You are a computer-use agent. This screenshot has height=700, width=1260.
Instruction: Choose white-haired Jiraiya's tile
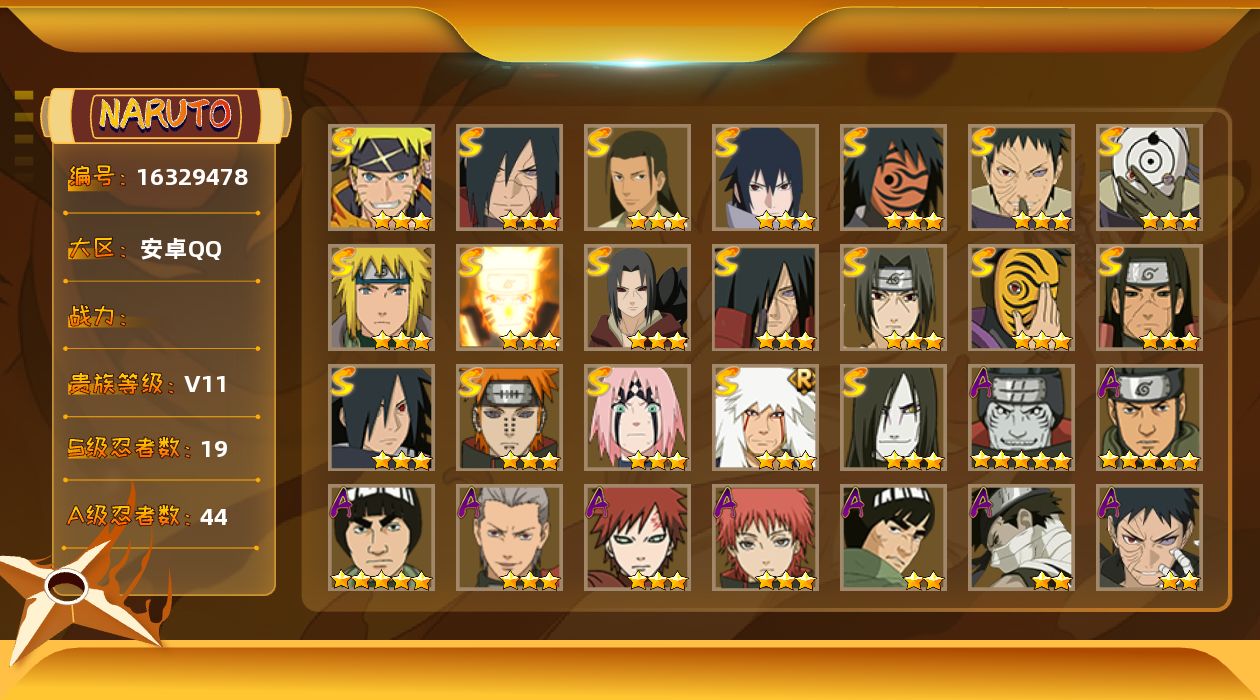(765, 418)
